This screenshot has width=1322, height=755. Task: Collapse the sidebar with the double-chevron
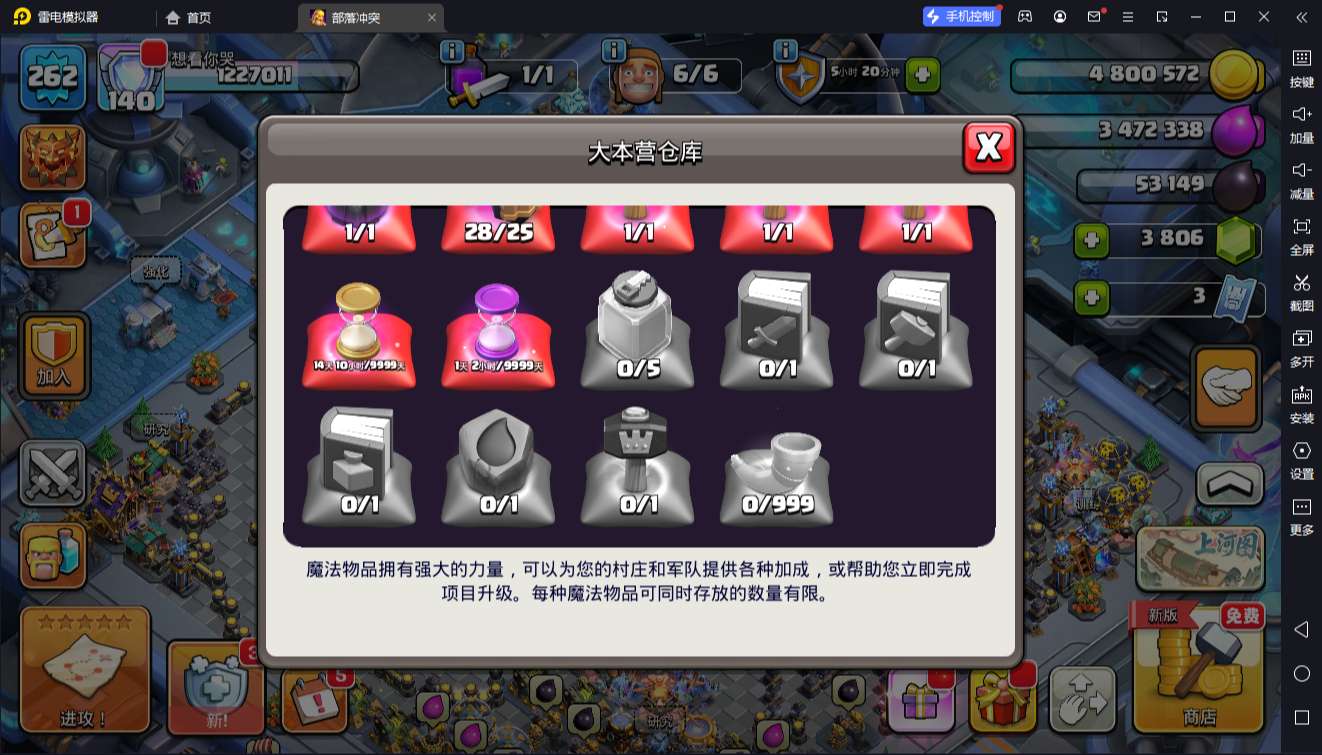click(x=1301, y=16)
